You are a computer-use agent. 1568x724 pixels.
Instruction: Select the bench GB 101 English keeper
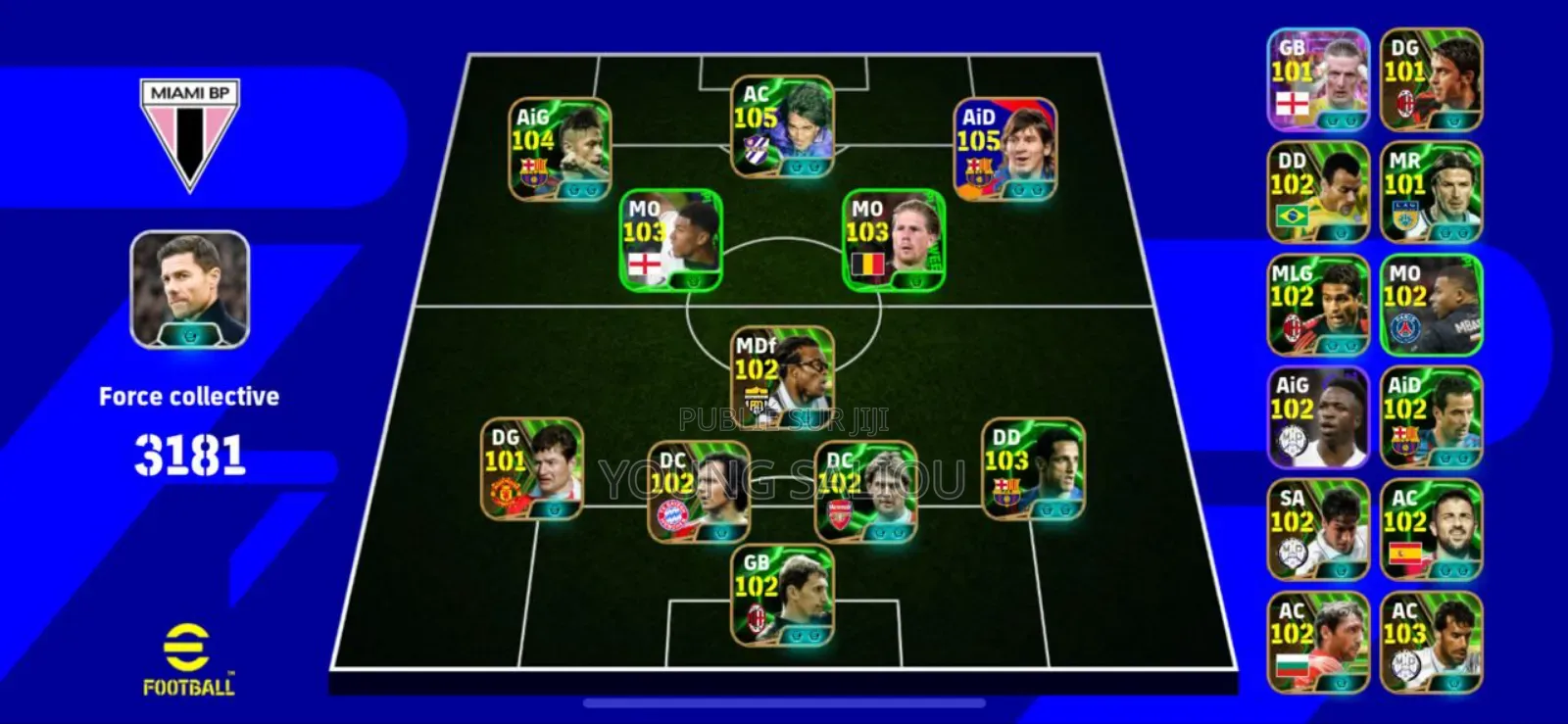click(x=1318, y=78)
